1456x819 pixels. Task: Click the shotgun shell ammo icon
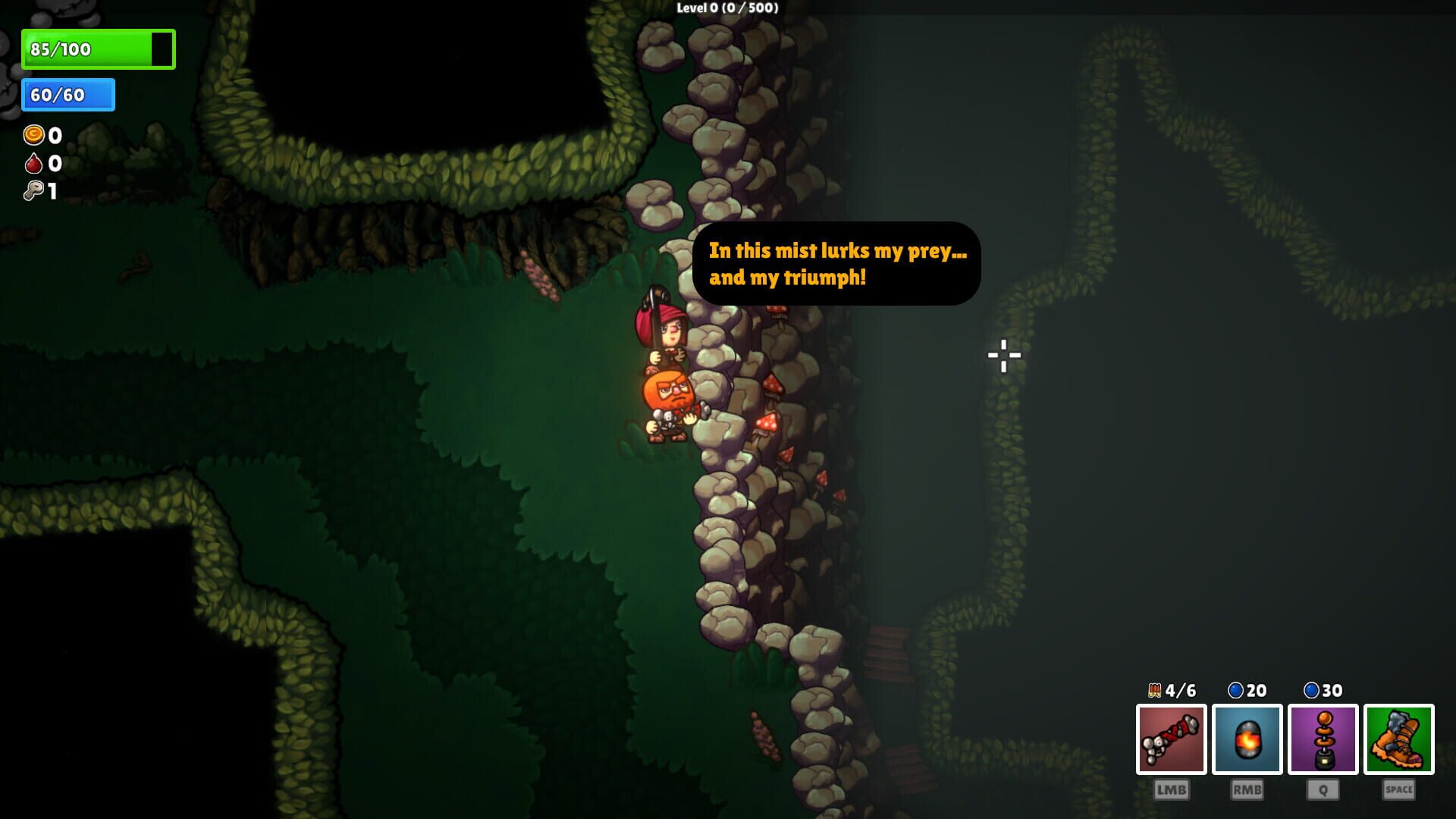pos(1153,691)
